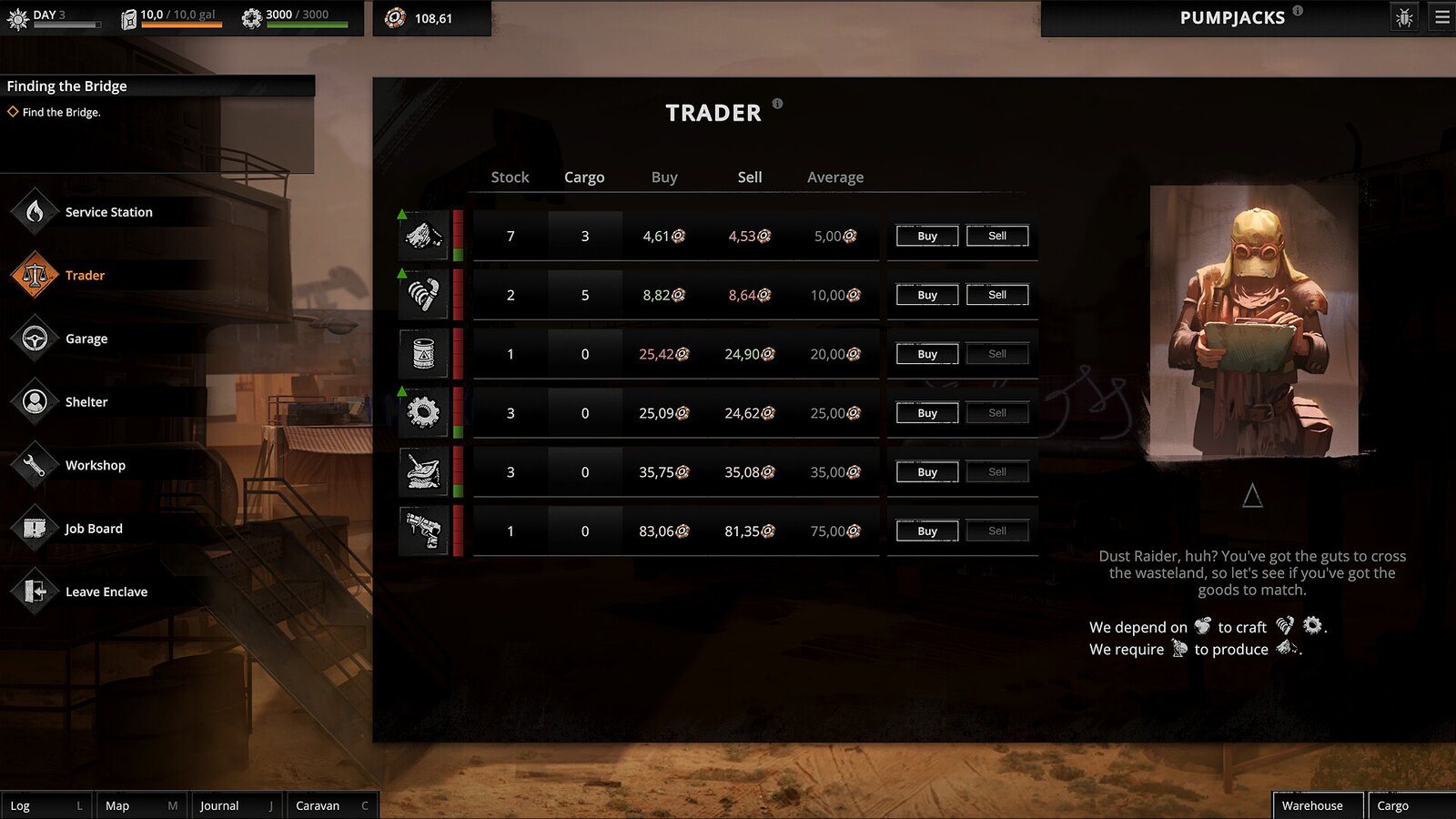Select the Trader scales icon in sidebar
The image size is (1456, 819).
(35, 275)
